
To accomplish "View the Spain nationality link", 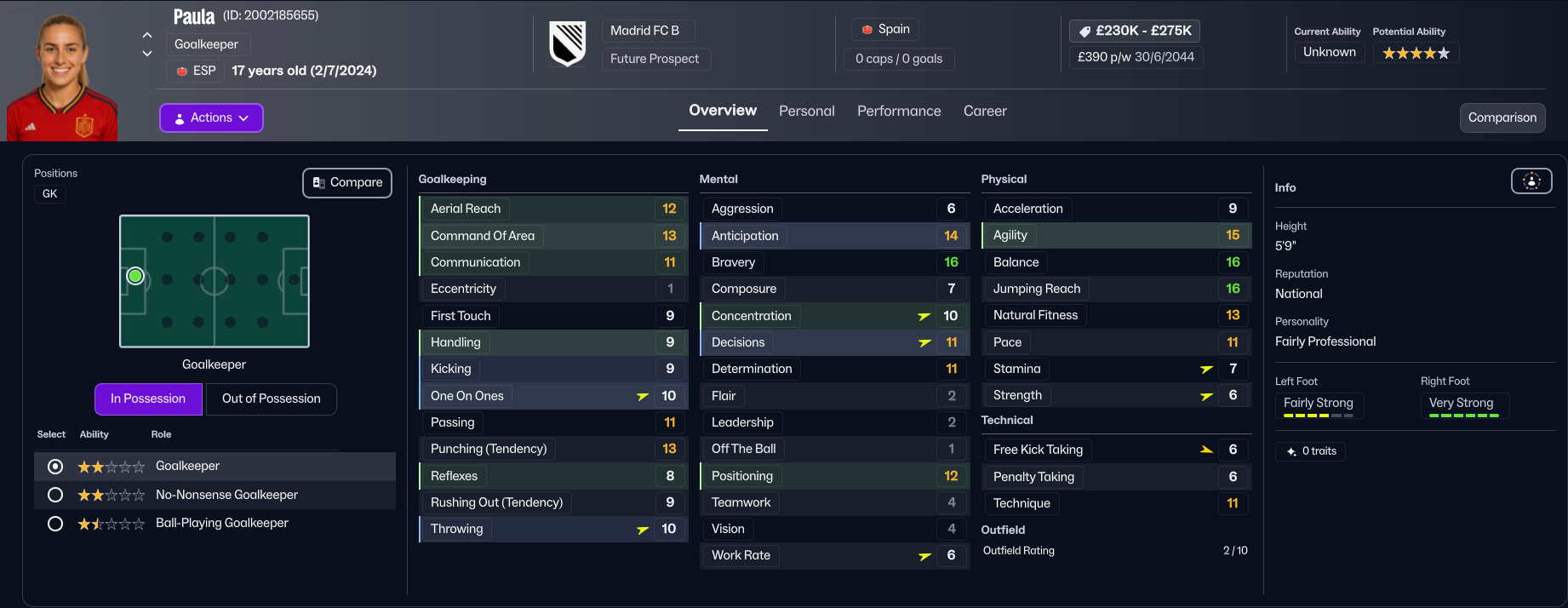I will point(885,30).
